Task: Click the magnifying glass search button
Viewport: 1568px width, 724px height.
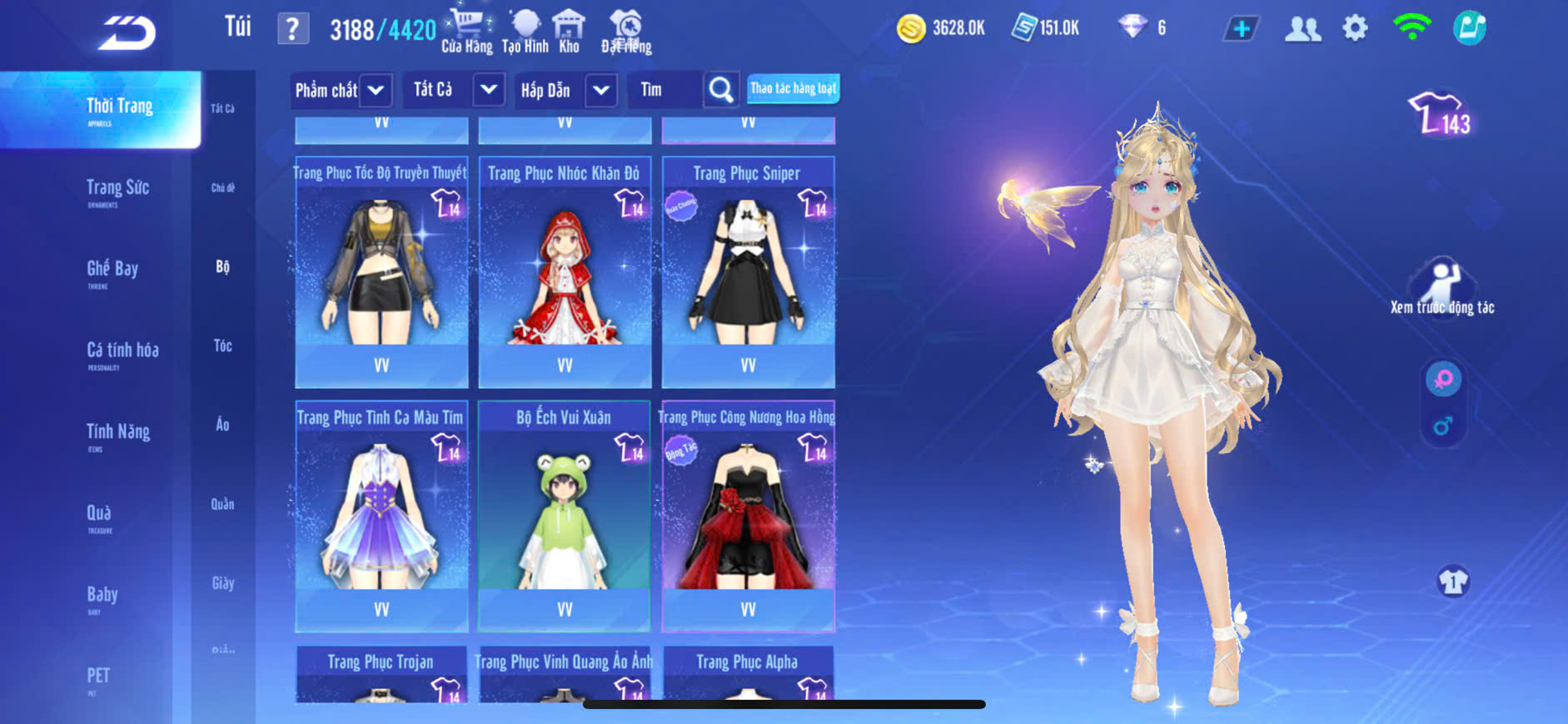Action: click(720, 90)
